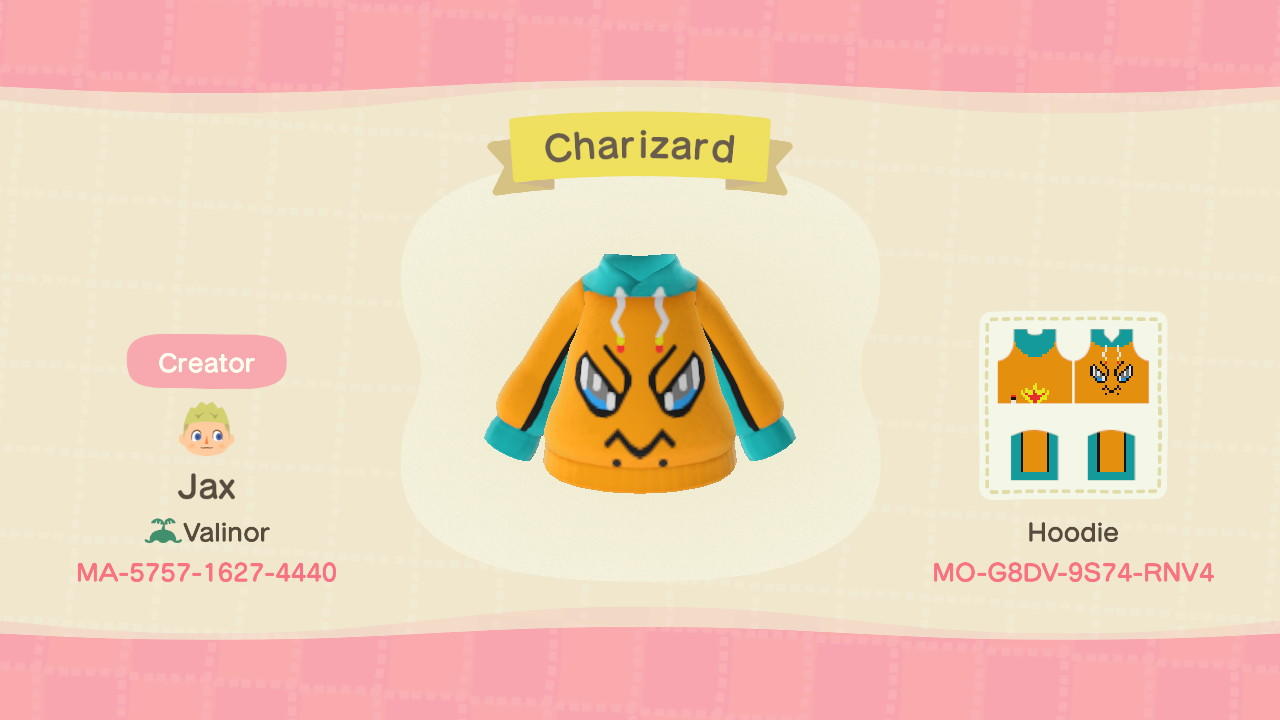Click the dashed pattern swatch card
The image size is (1280, 720).
[x=1072, y=405]
